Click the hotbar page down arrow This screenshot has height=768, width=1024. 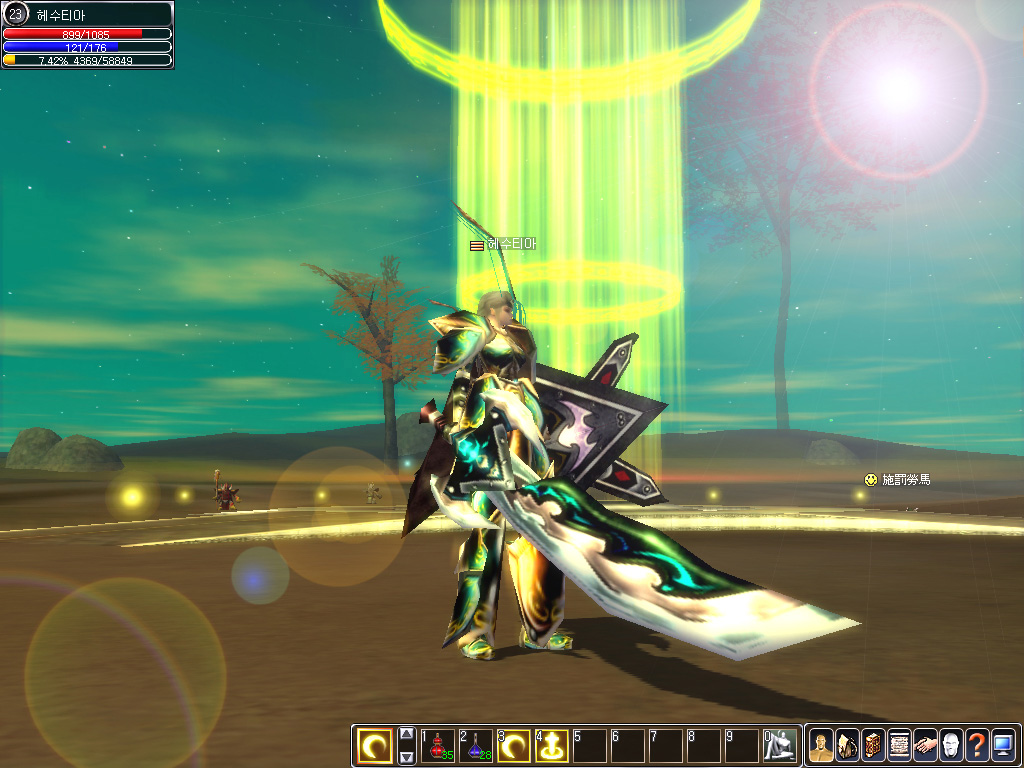407,757
